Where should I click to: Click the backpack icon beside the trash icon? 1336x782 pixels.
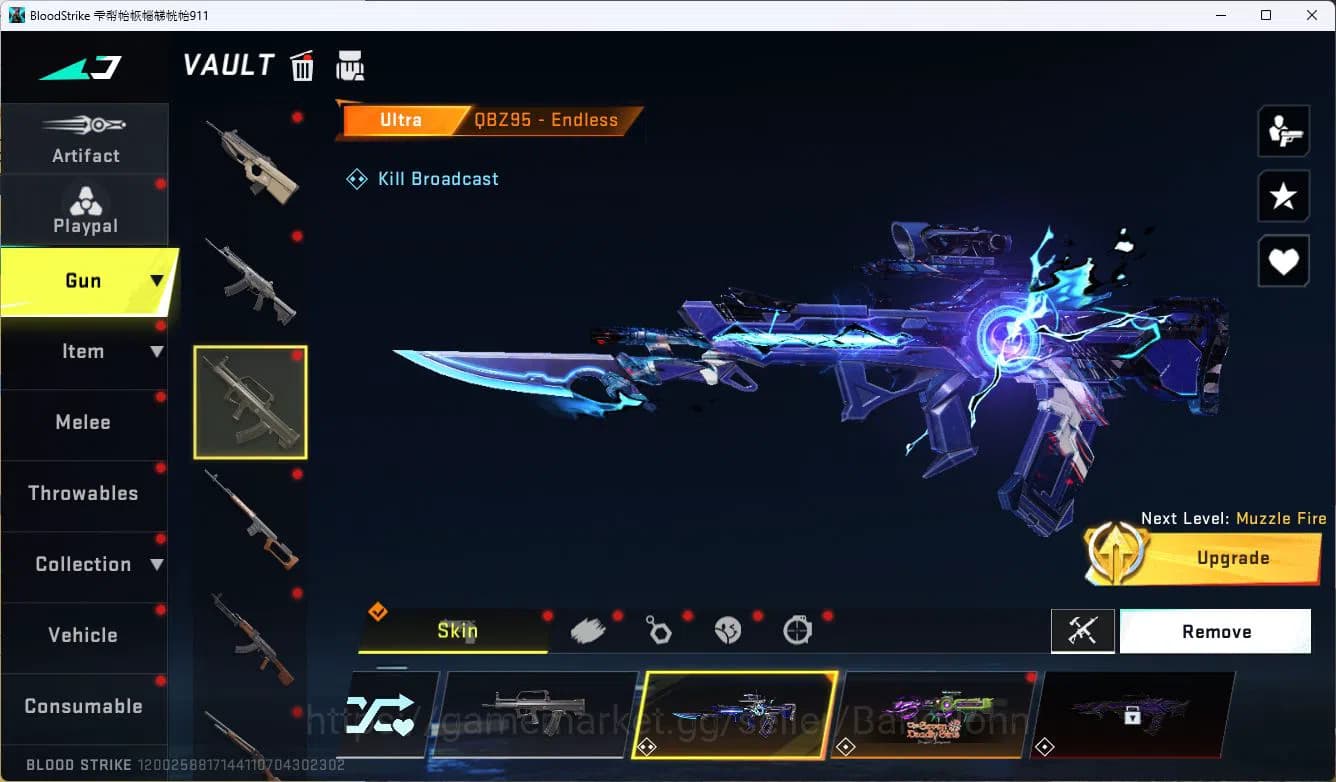pyautogui.click(x=350, y=65)
